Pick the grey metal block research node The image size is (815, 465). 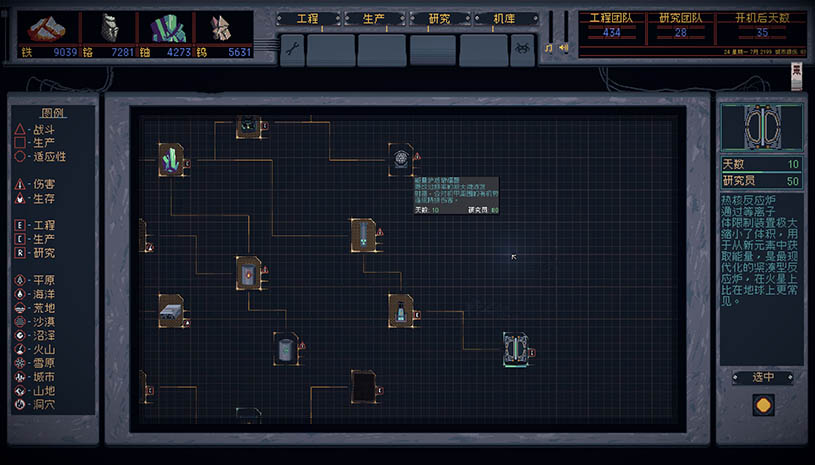click(x=171, y=311)
